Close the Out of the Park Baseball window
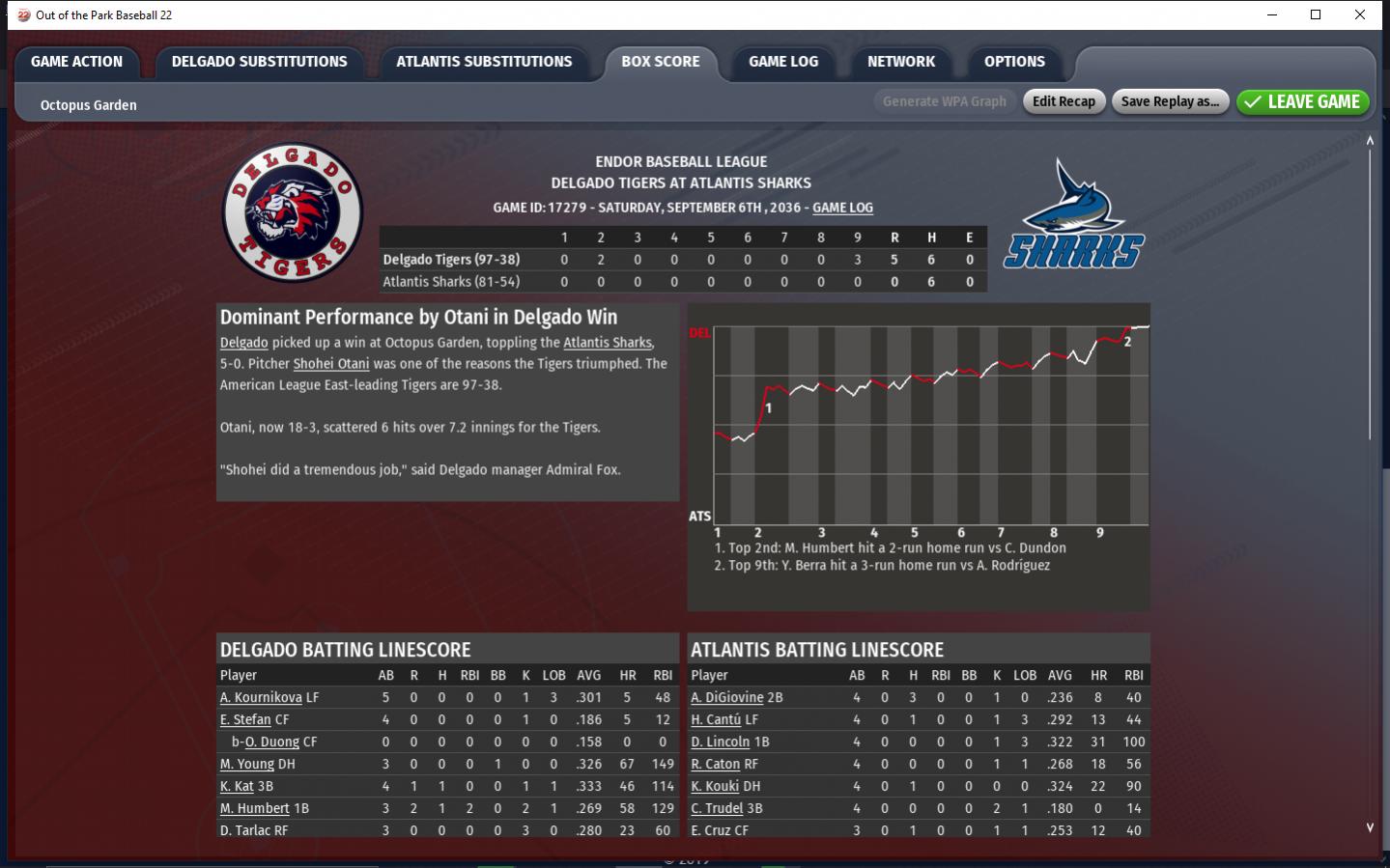 [1360, 14]
